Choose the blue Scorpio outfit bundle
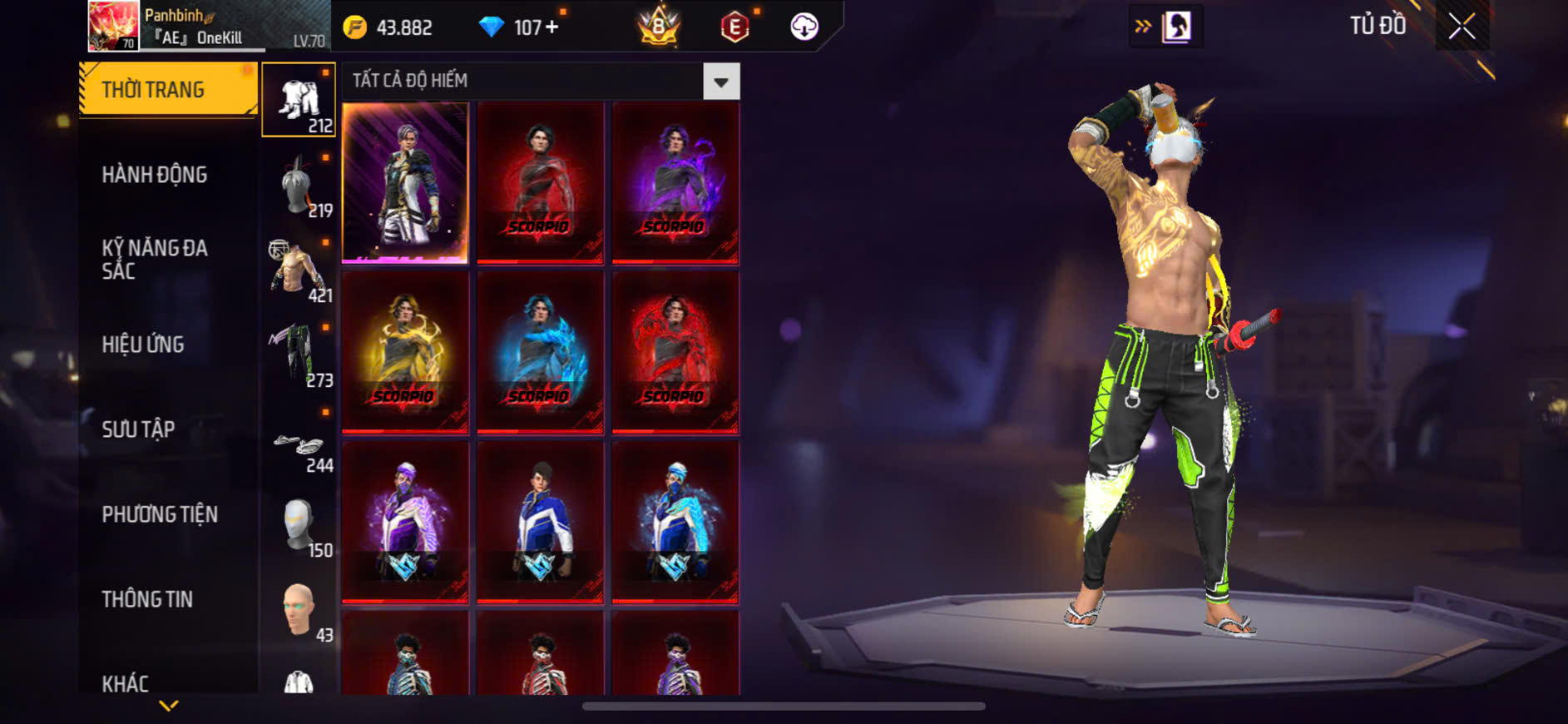 tap(540, 352)
